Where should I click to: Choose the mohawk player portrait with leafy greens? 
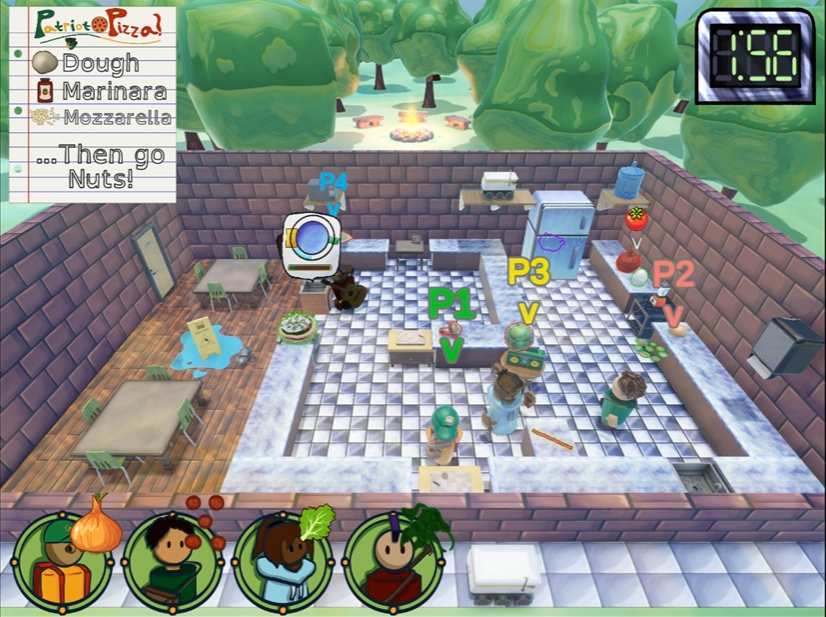(x=393, y=562)
